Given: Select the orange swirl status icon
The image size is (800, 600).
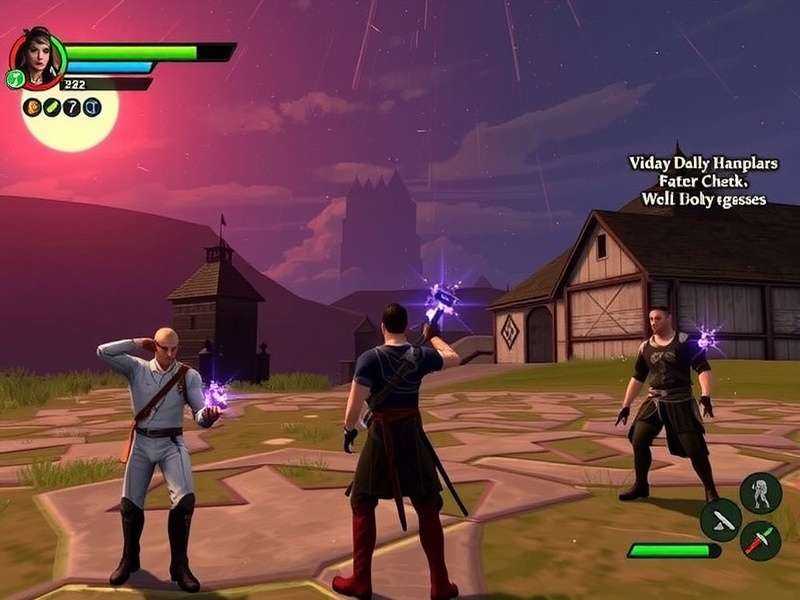Looking at the screenshot, I should tap(32, 107).
